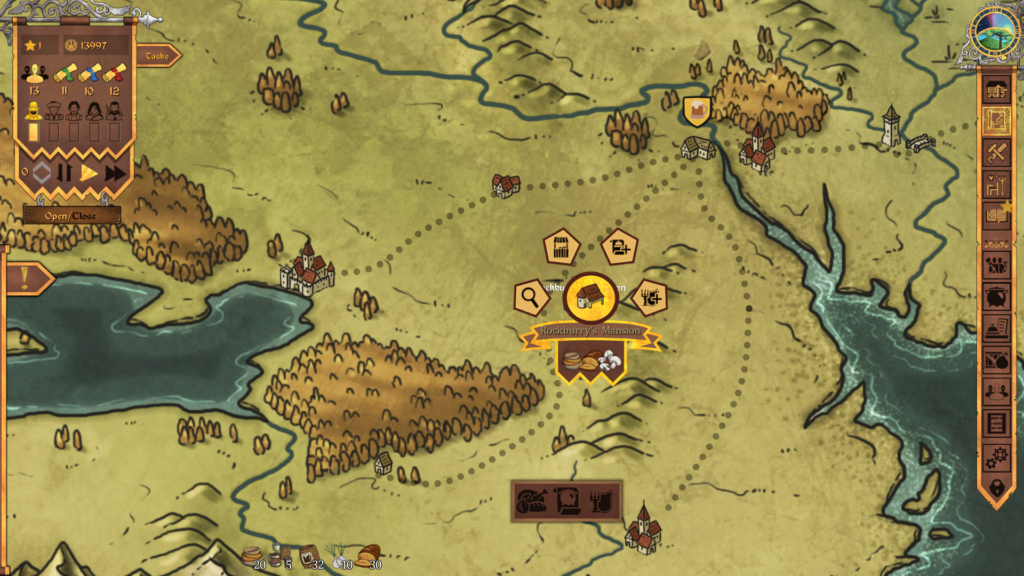The height and width of the screenshot is (576, 1024).
Task: Select the hammer and tools sidebar button
Action: click(x=996, y=153)
